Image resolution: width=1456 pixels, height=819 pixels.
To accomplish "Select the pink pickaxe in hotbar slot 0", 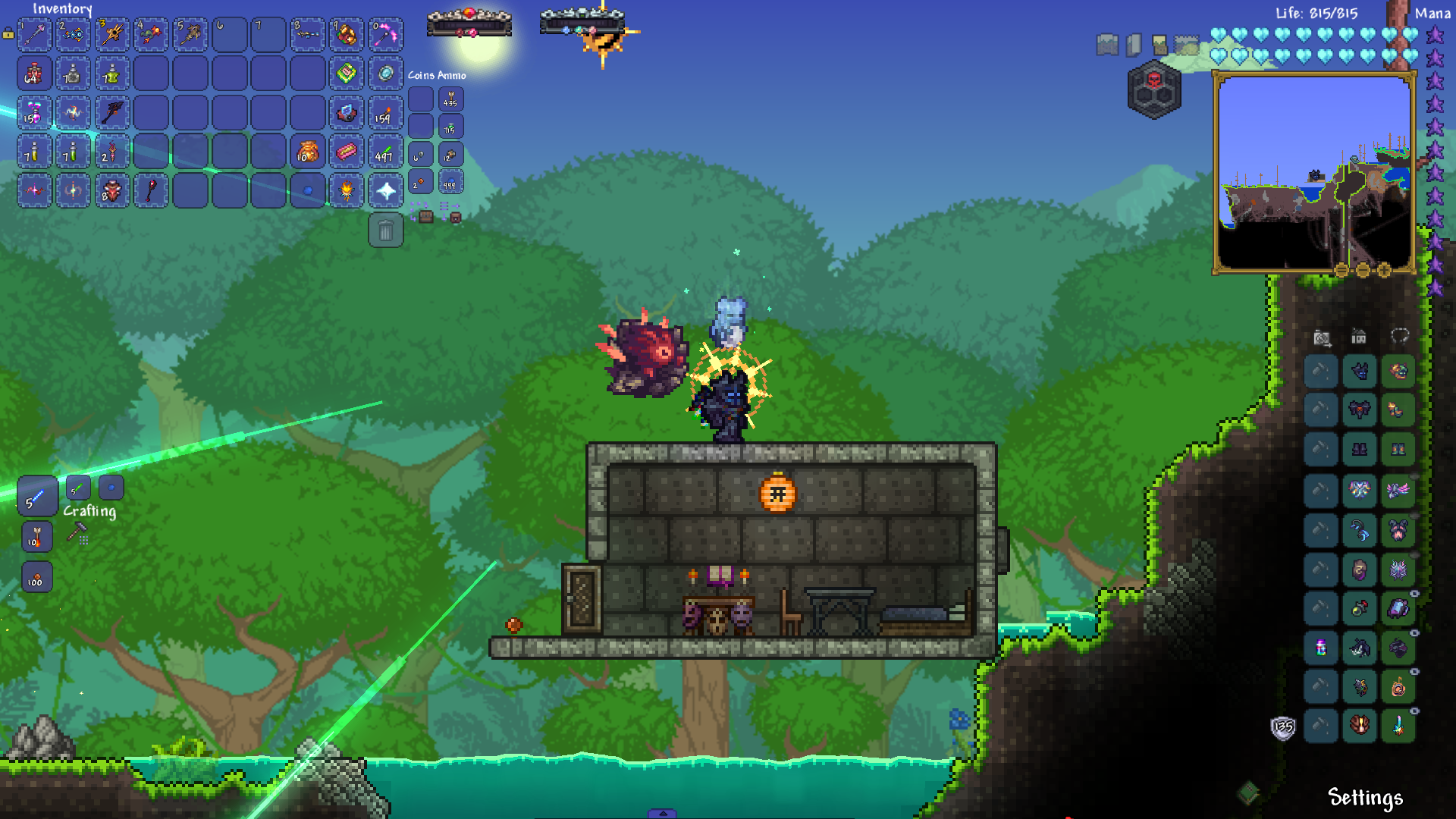I will click(385, 35).
